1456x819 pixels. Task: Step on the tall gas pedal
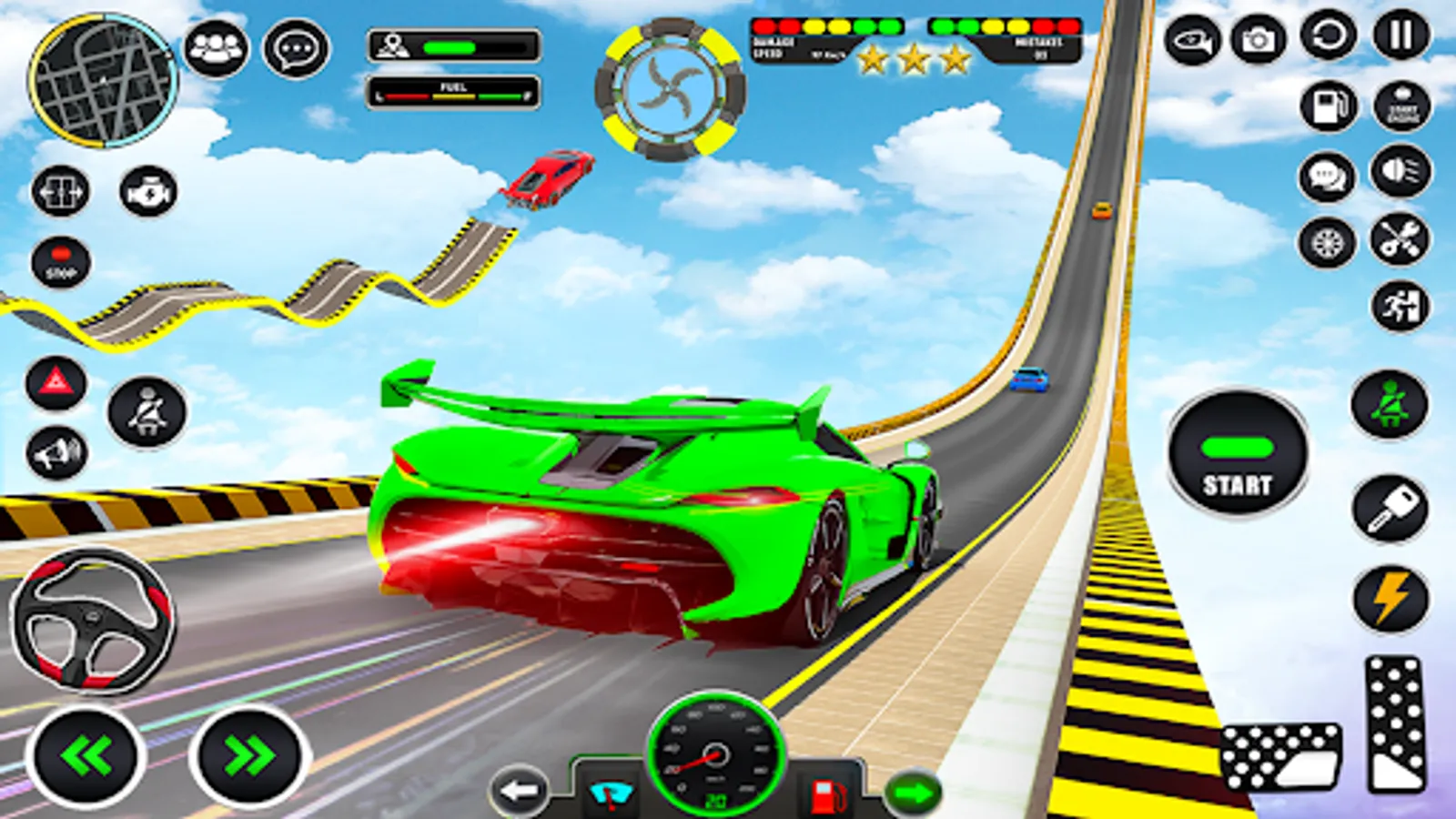coord(1393,723)
